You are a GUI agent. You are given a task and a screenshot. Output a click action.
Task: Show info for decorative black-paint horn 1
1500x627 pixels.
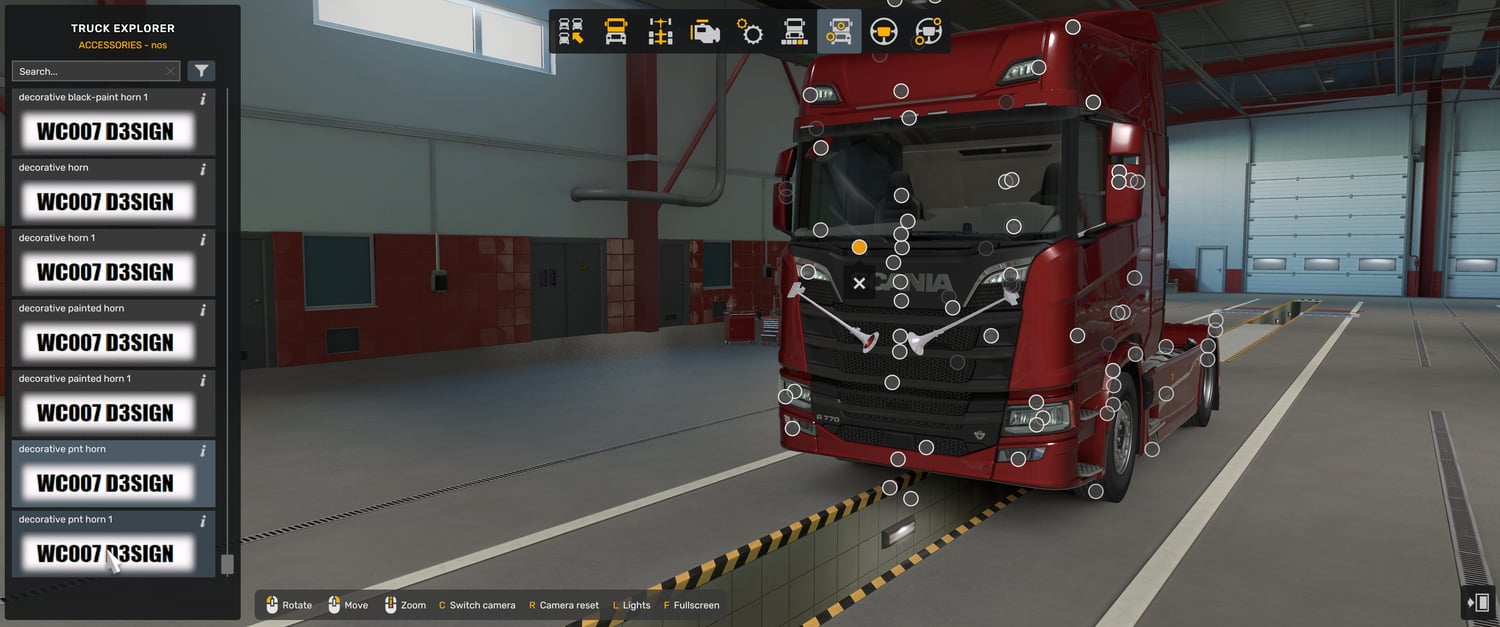coord(203,99)
